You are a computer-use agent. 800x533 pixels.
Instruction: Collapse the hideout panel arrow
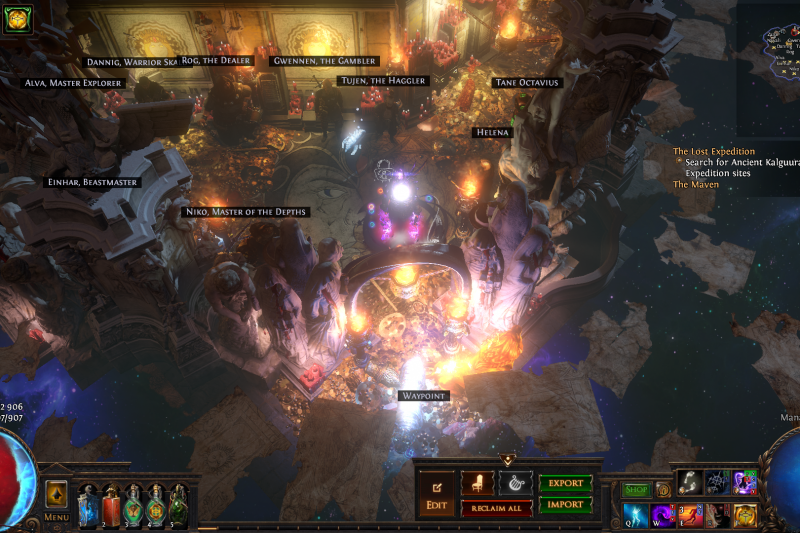click(x=507, y=460)
